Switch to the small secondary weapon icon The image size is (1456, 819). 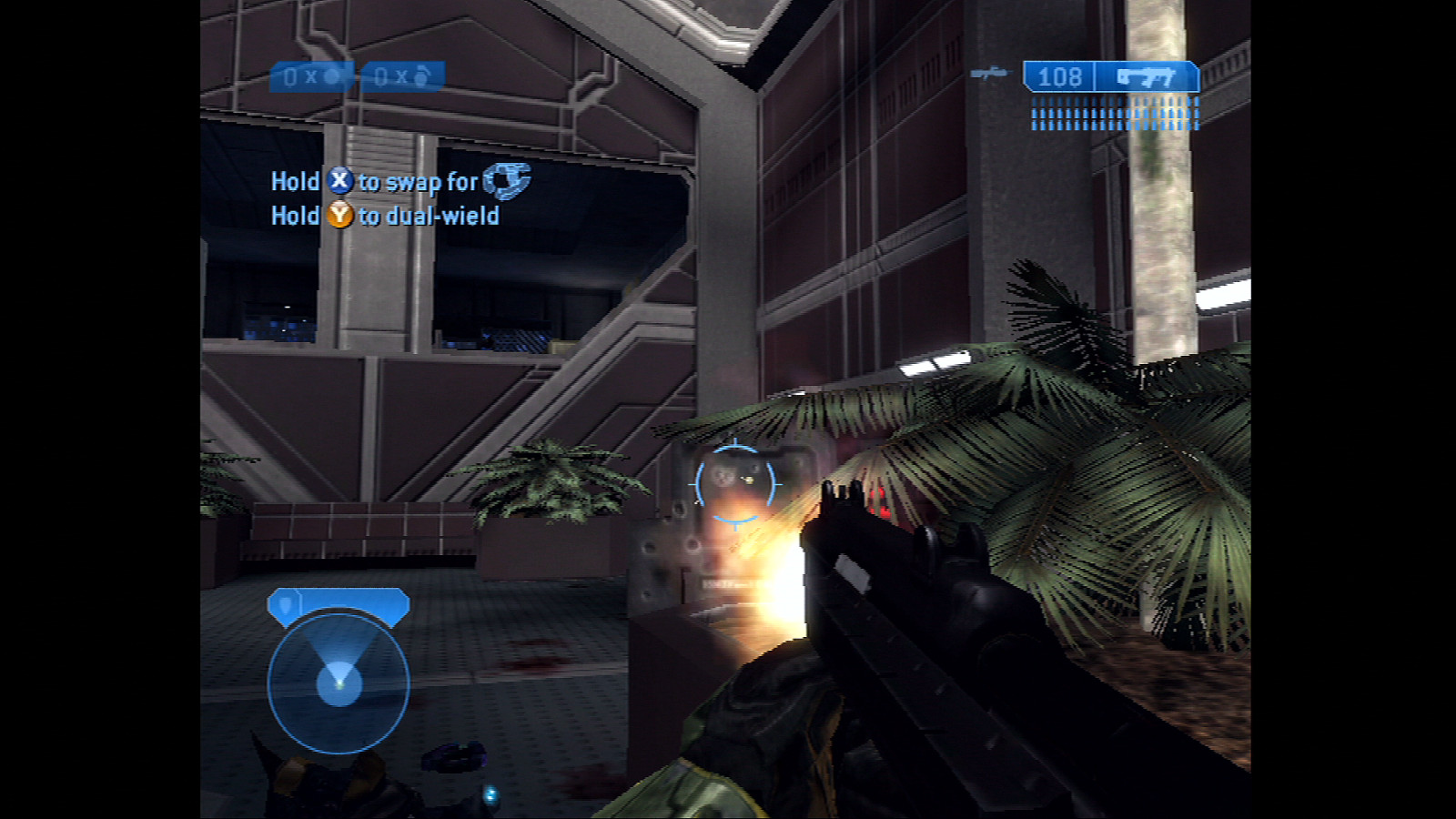[989, 73]
